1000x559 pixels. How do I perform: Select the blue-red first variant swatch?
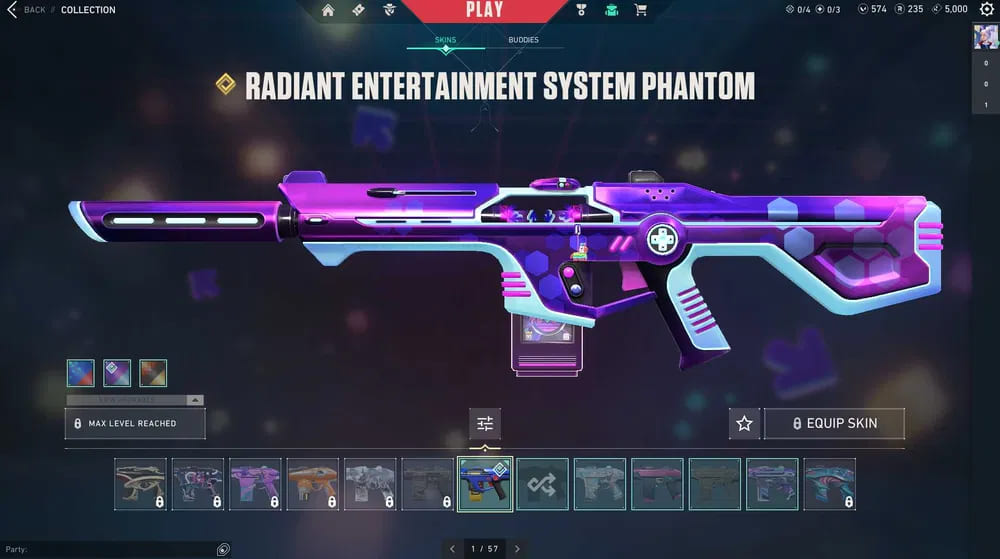(81, 373)
